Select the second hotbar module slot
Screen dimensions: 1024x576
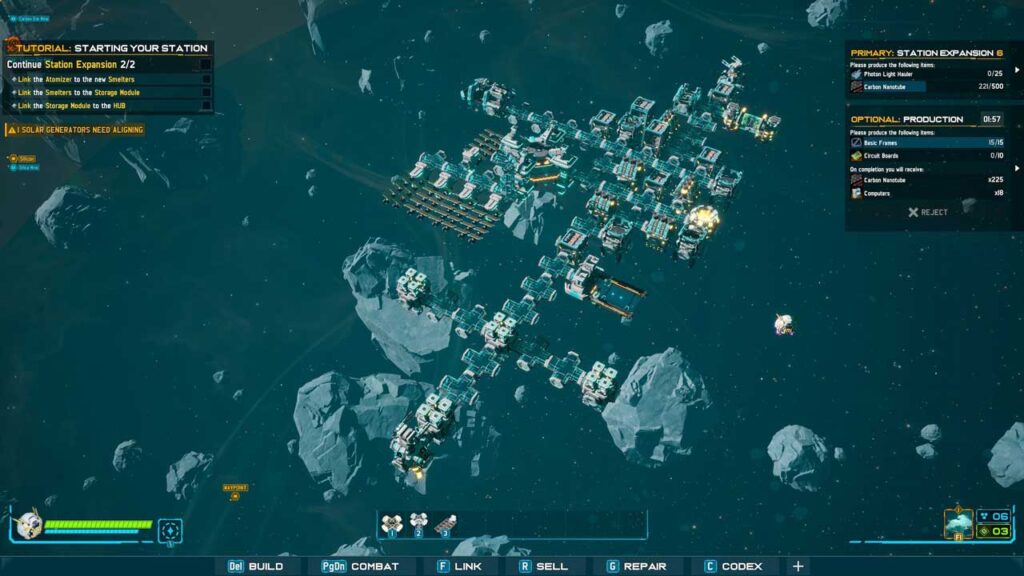(419, 522)
